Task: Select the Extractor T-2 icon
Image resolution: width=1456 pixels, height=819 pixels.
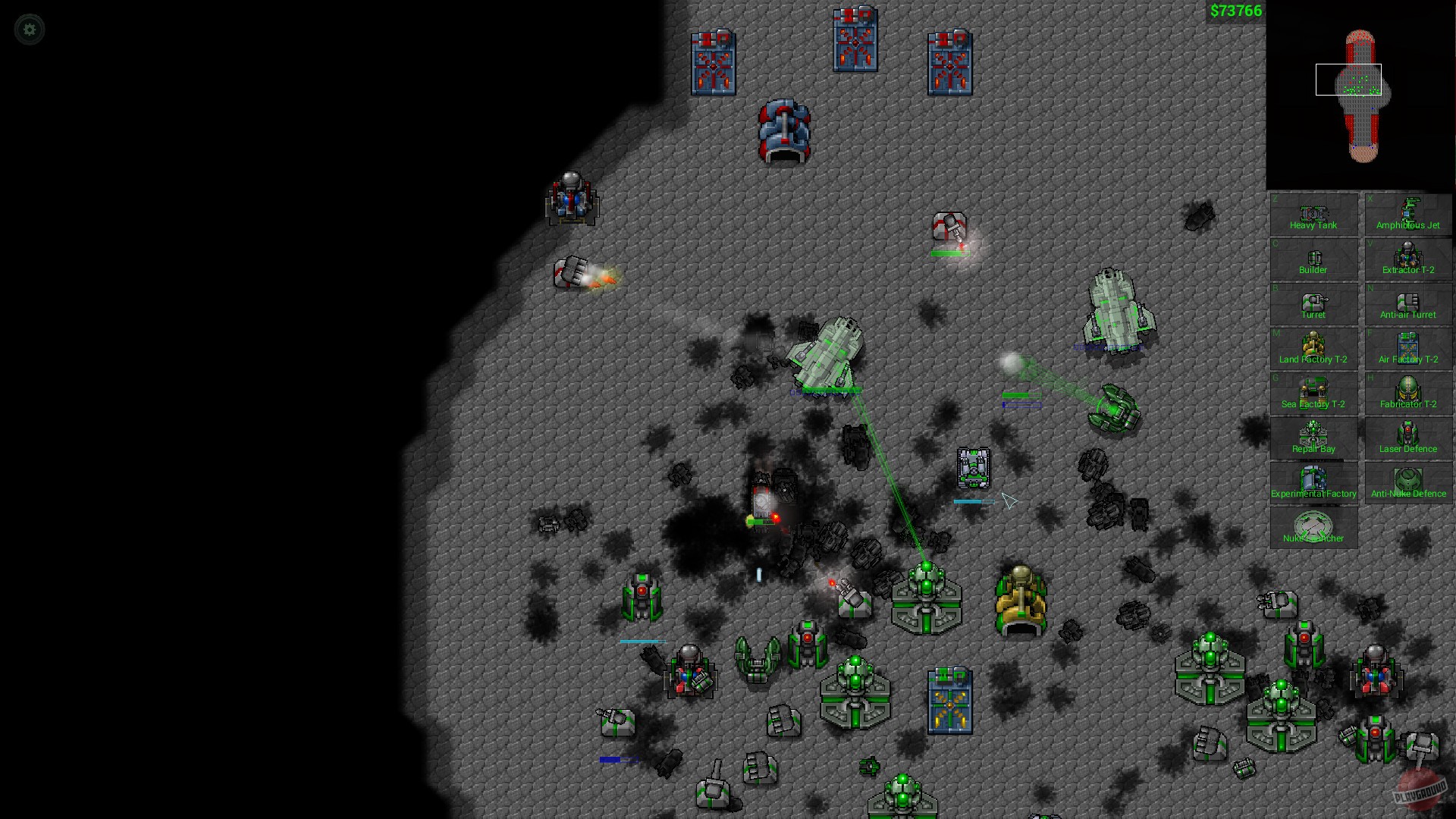Action: coord(1407,259)
